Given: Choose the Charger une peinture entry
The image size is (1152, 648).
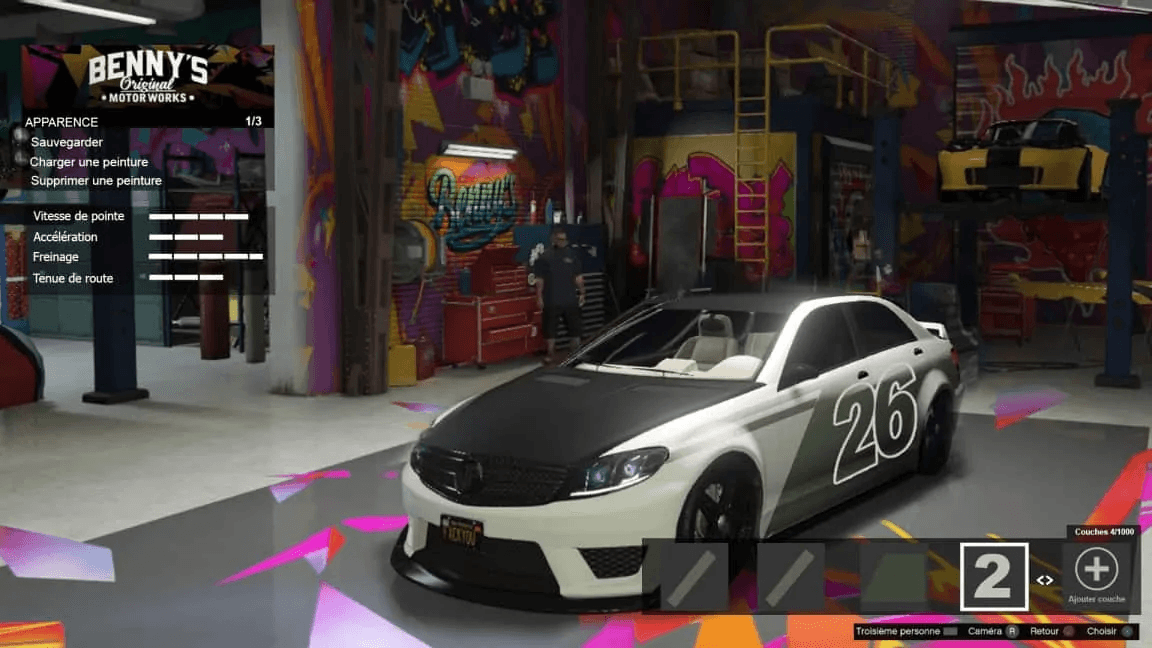Looking at the screenshot, I should point(89,162).
